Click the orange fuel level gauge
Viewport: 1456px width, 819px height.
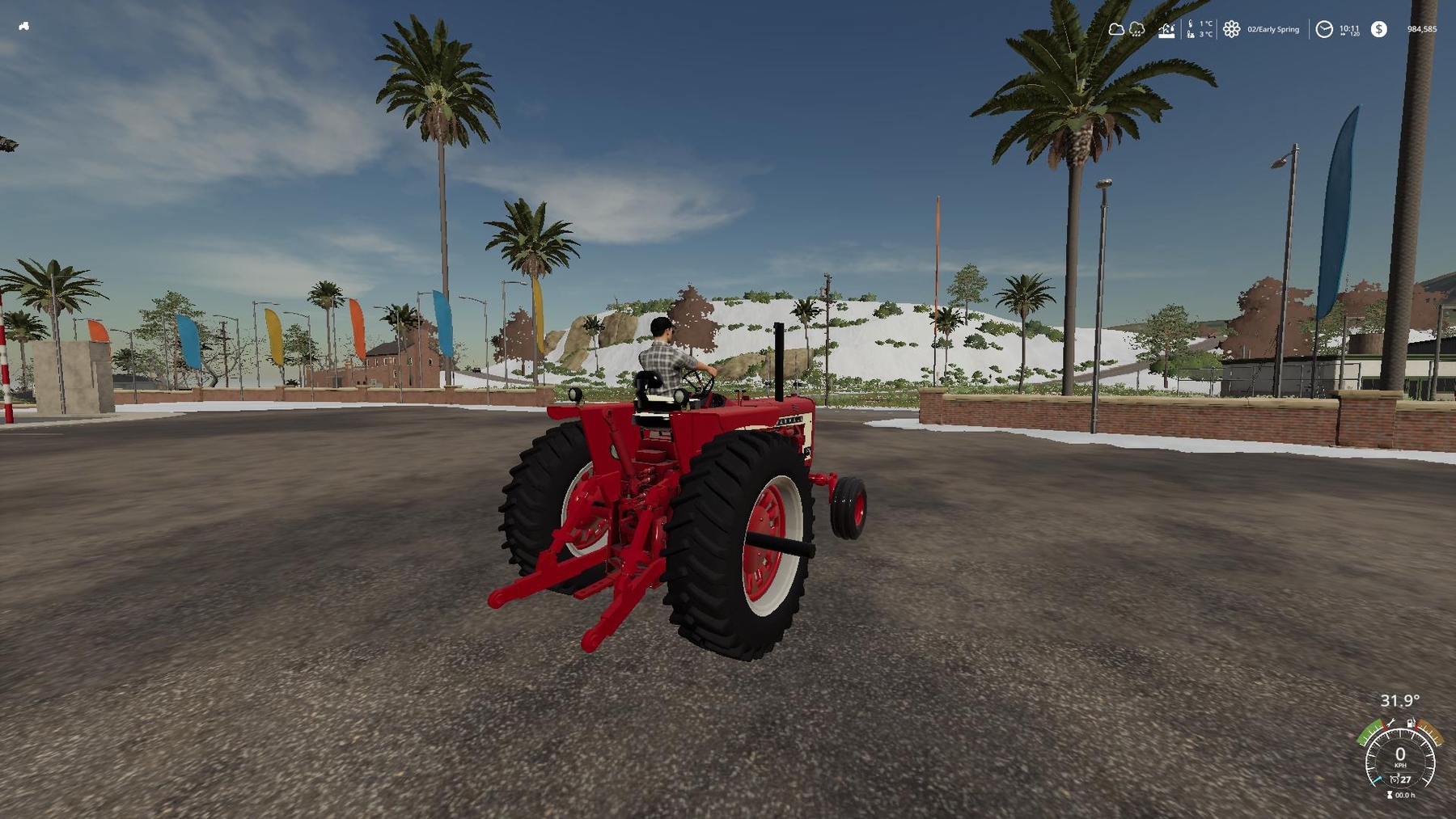point(1429,734)
